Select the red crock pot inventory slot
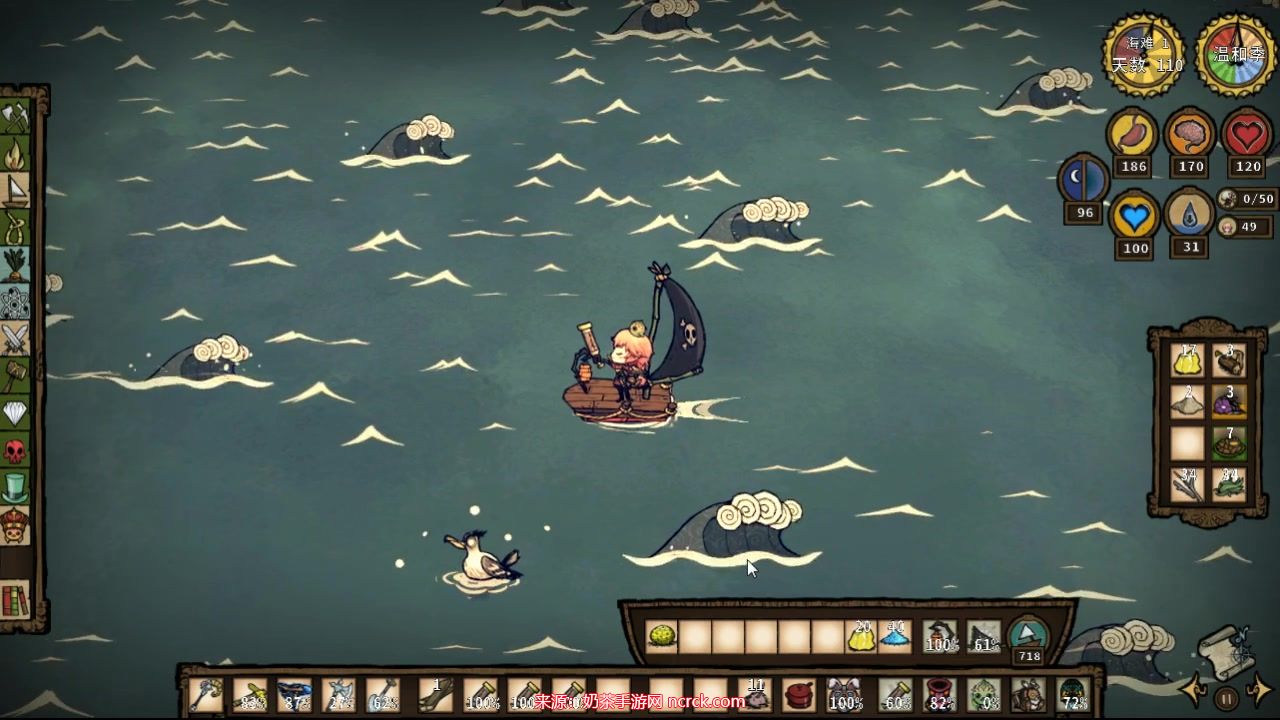The width and height of the screenshot is (1280, 720). pyautogui.click(x=799, y=694)
